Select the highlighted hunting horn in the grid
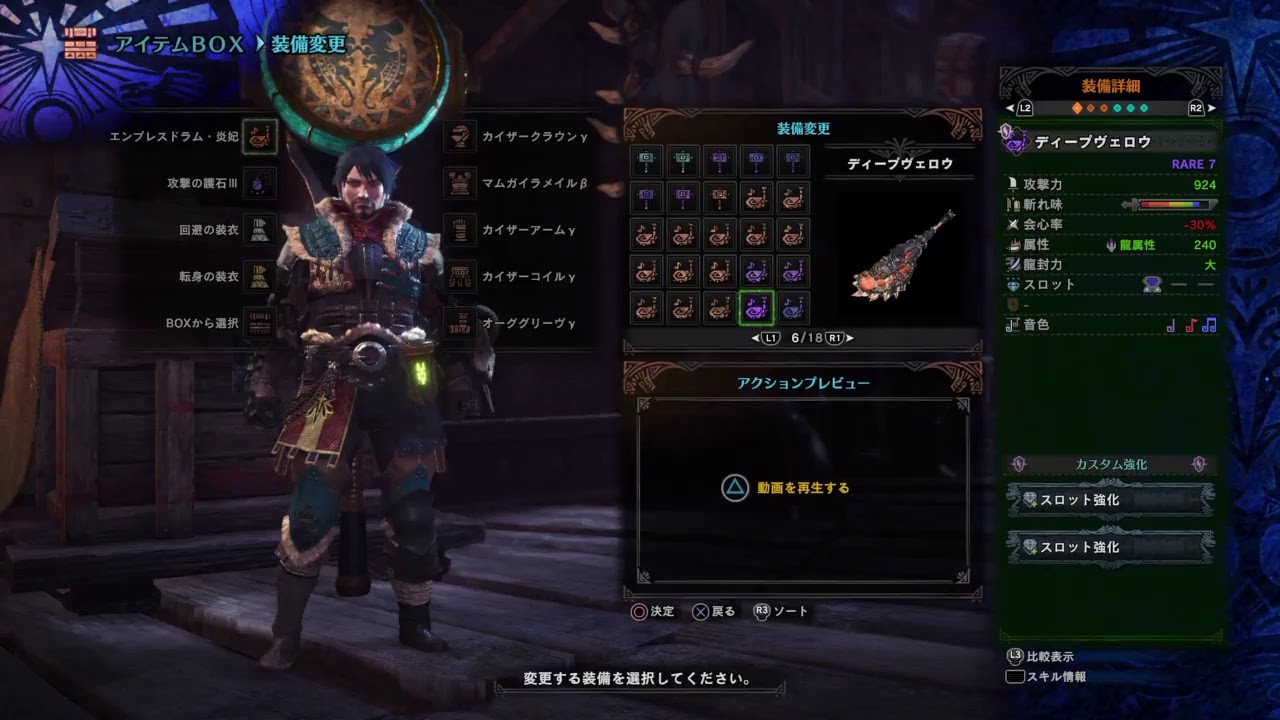This screenshot has width=1280, height=720. (756, 309)
